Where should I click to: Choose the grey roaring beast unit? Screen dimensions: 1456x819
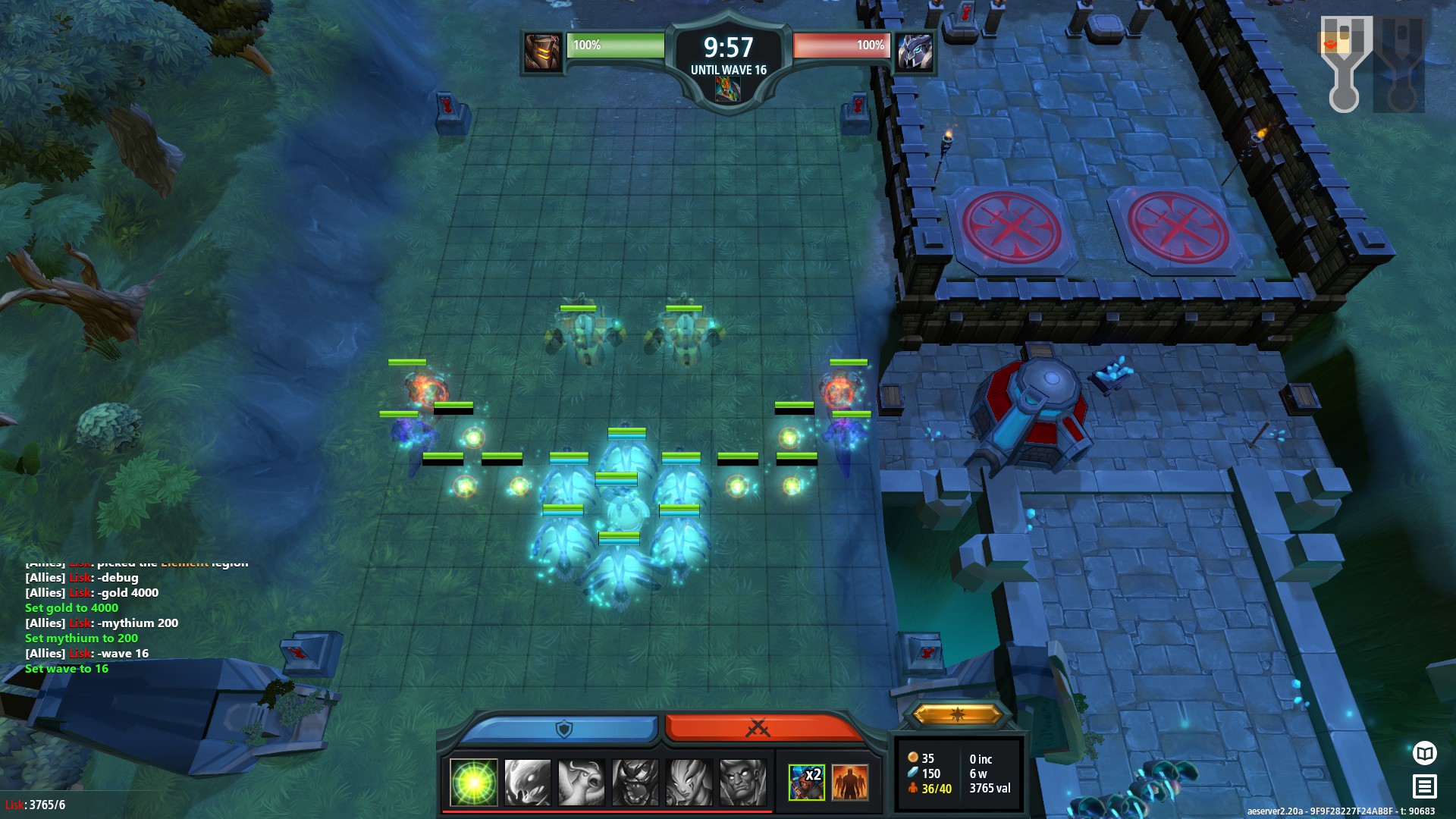pyautogui.click(x=635, y=782)
